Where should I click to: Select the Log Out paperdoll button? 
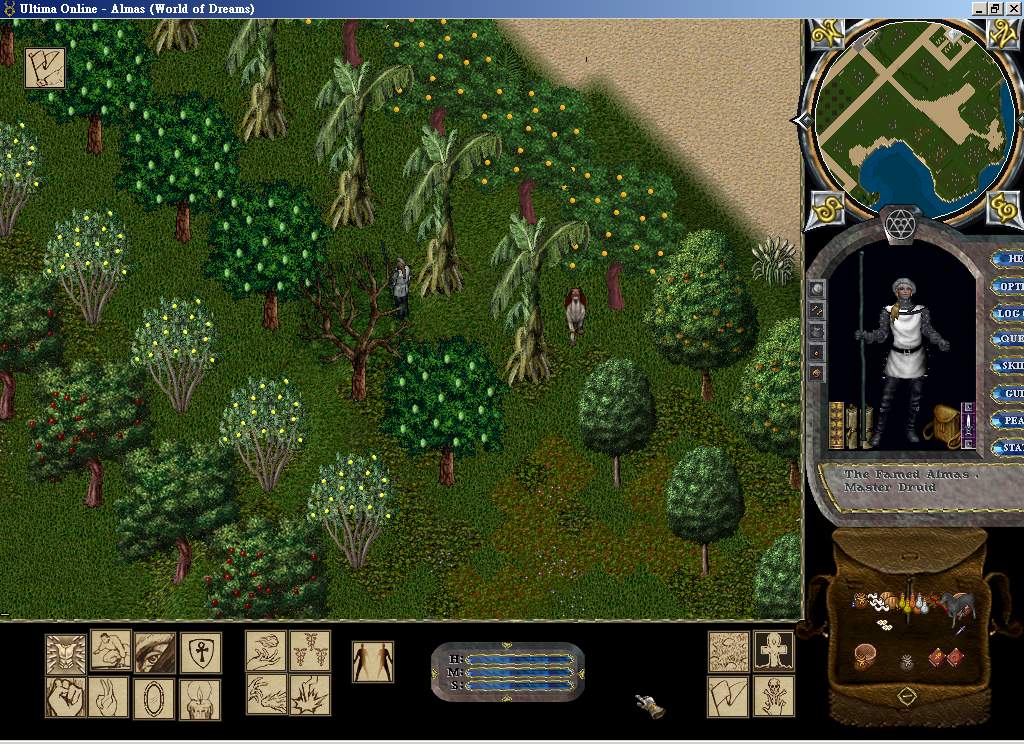[x=1009, y=313]
